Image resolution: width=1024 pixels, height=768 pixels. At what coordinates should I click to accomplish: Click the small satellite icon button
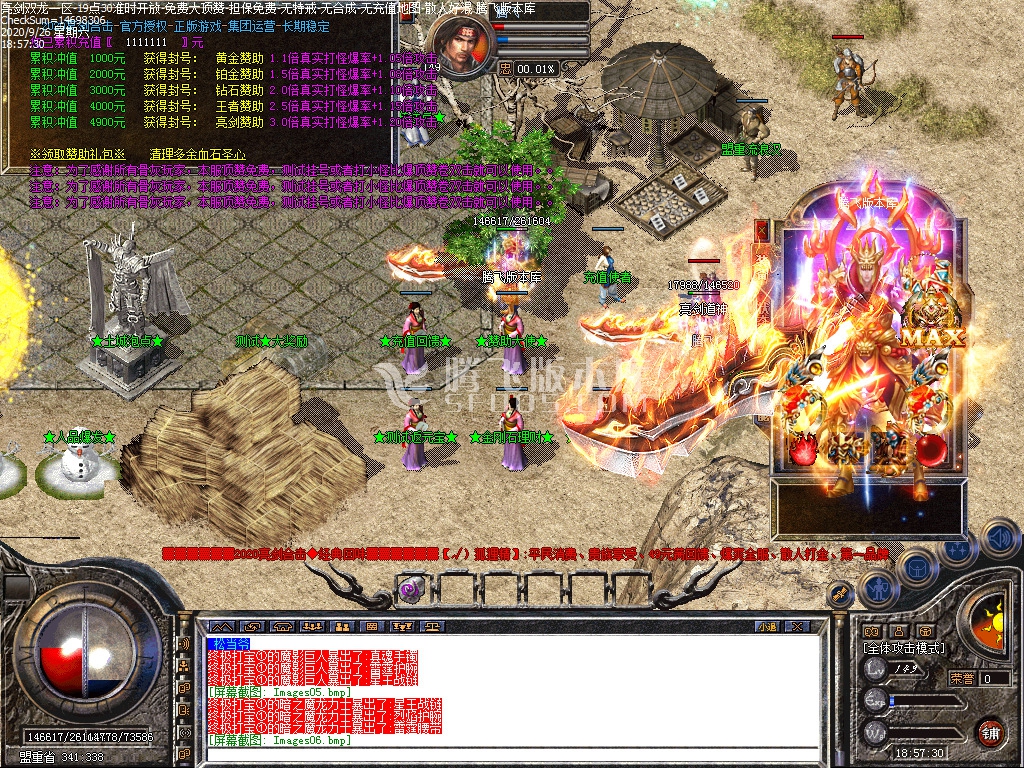[841, 595]
